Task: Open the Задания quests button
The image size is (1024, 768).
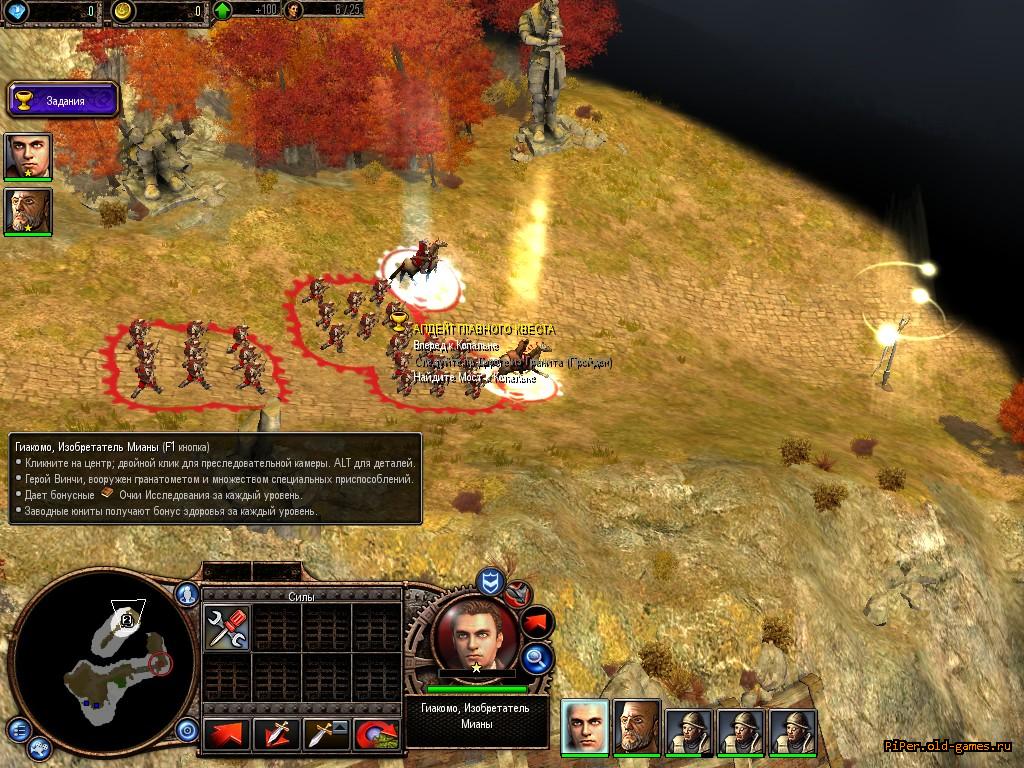Action: (x=64, y=100)
